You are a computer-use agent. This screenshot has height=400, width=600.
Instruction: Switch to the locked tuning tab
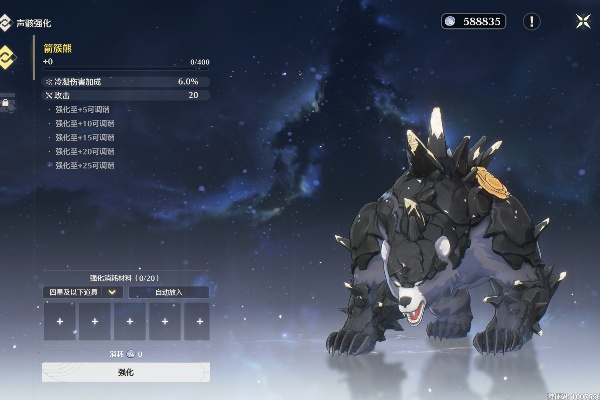tap(6, 101)
